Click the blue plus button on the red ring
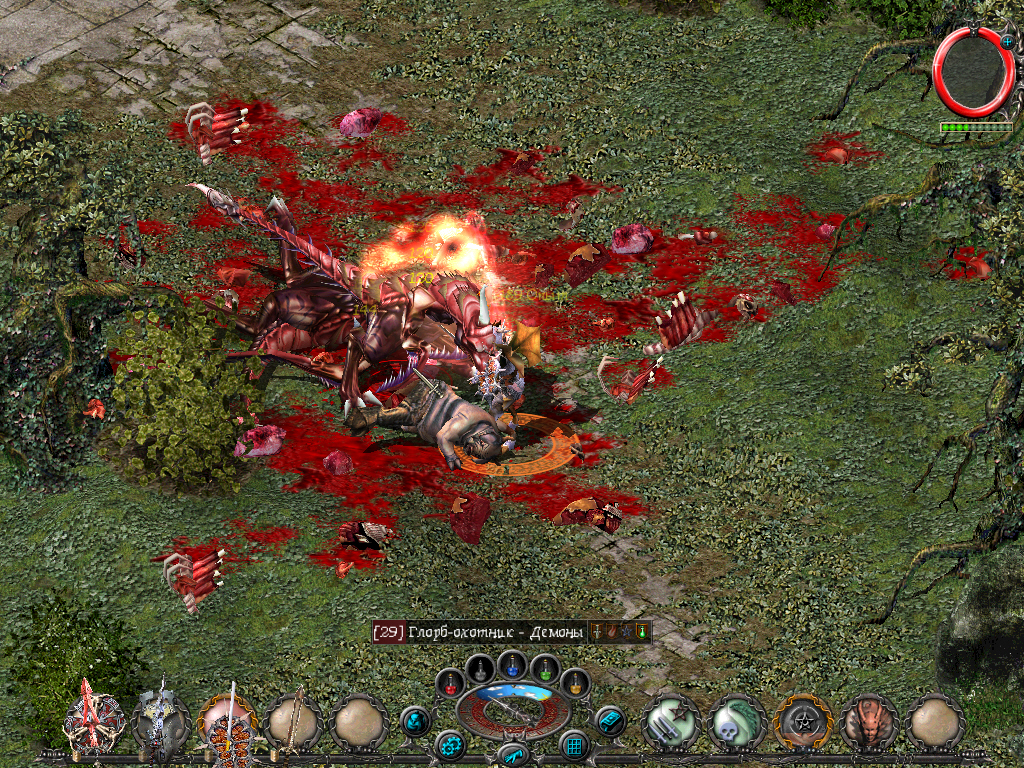 (1007, 38)
